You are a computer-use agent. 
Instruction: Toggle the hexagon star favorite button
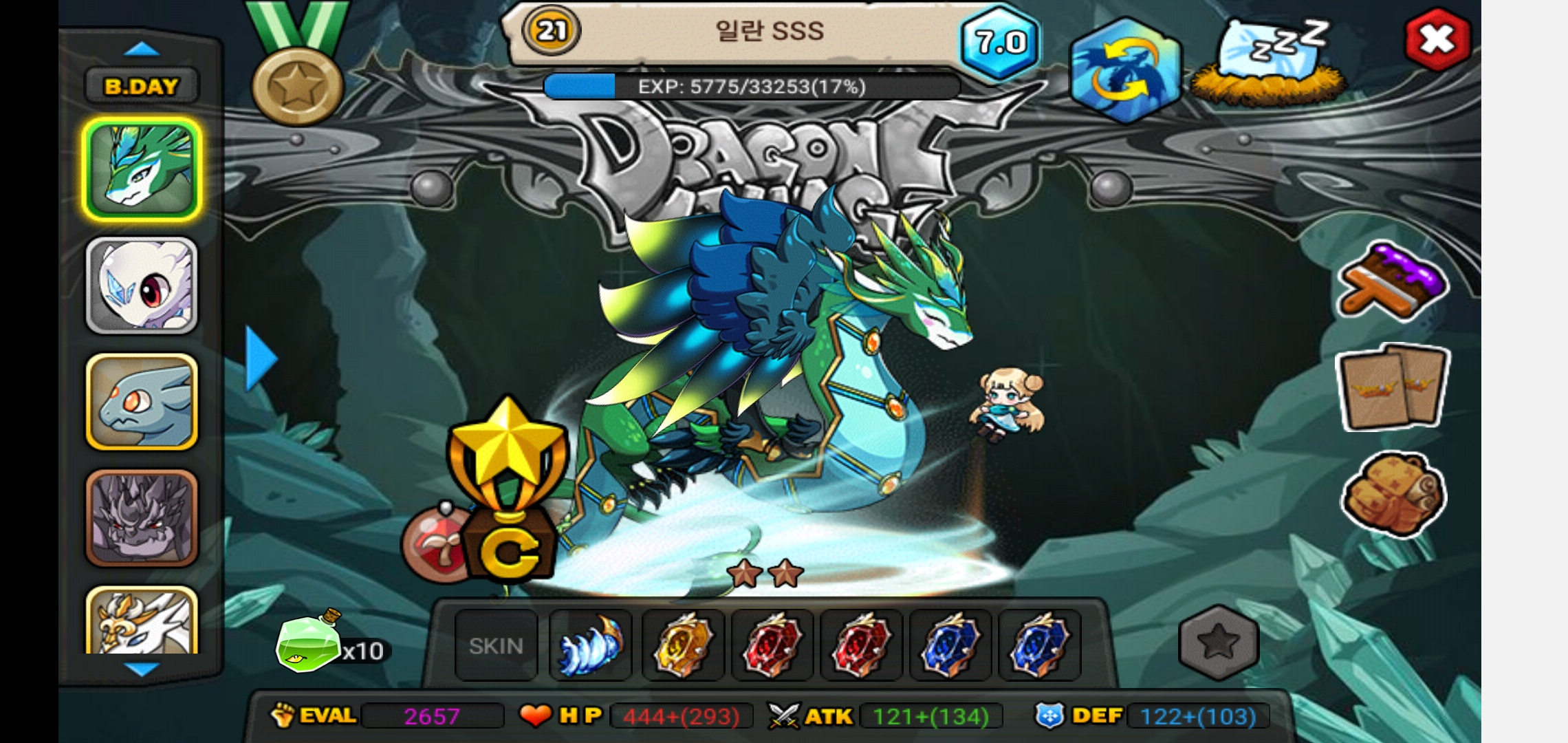(1219, 643)
